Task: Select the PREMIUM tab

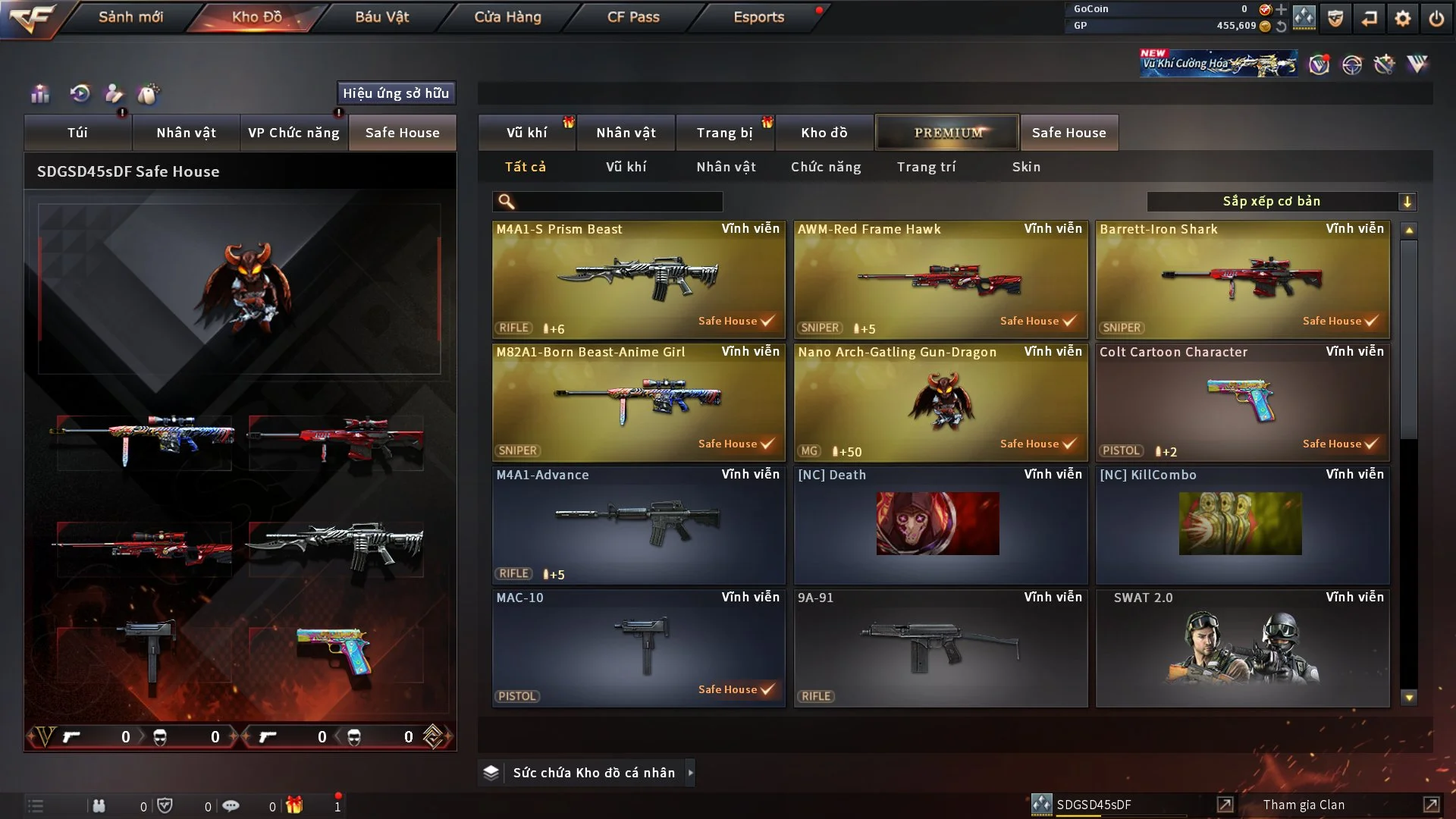Action: coord(947,133)
